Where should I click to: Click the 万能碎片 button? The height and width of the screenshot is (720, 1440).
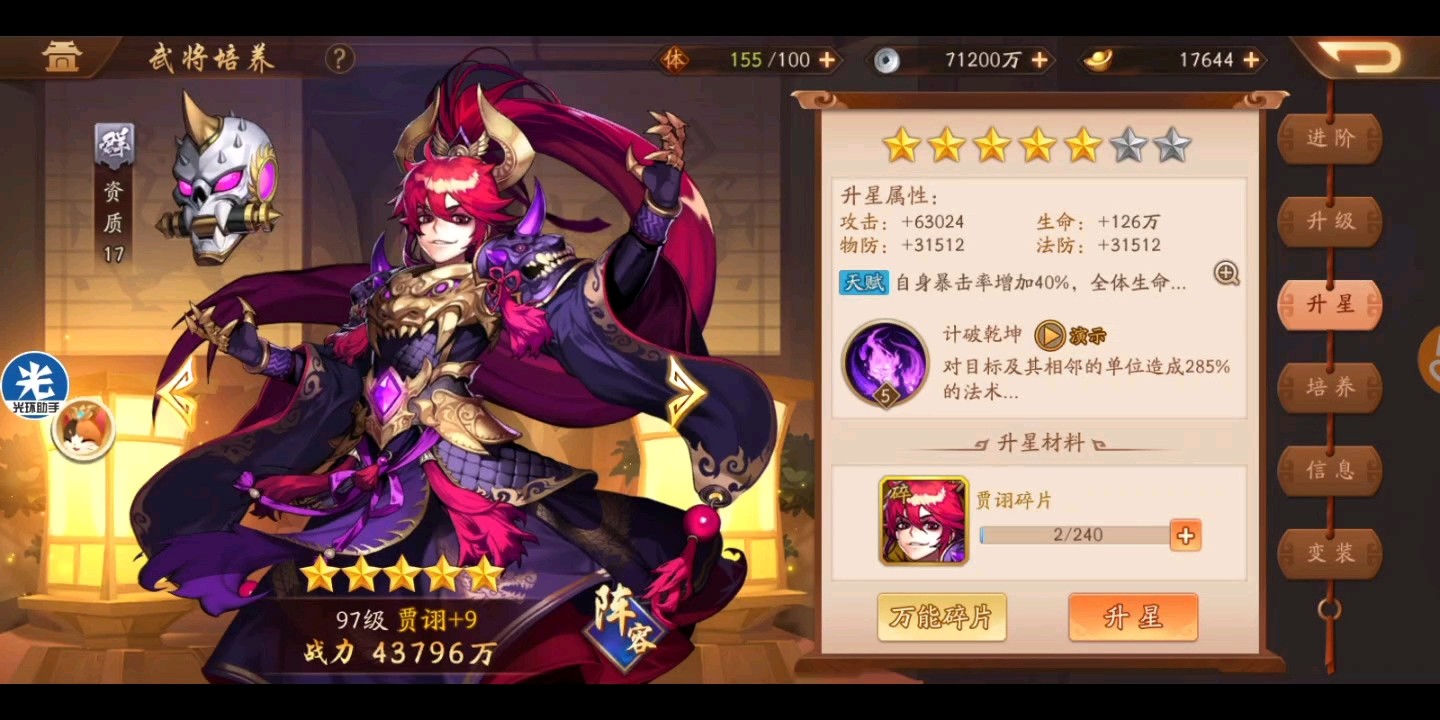click(x=941, y=617)
